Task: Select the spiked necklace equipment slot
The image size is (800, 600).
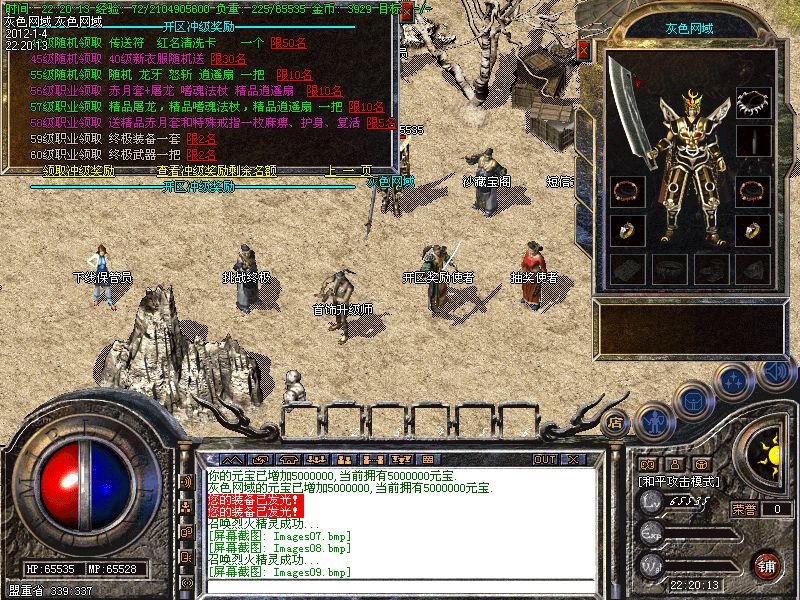Action: click(752, 101)
